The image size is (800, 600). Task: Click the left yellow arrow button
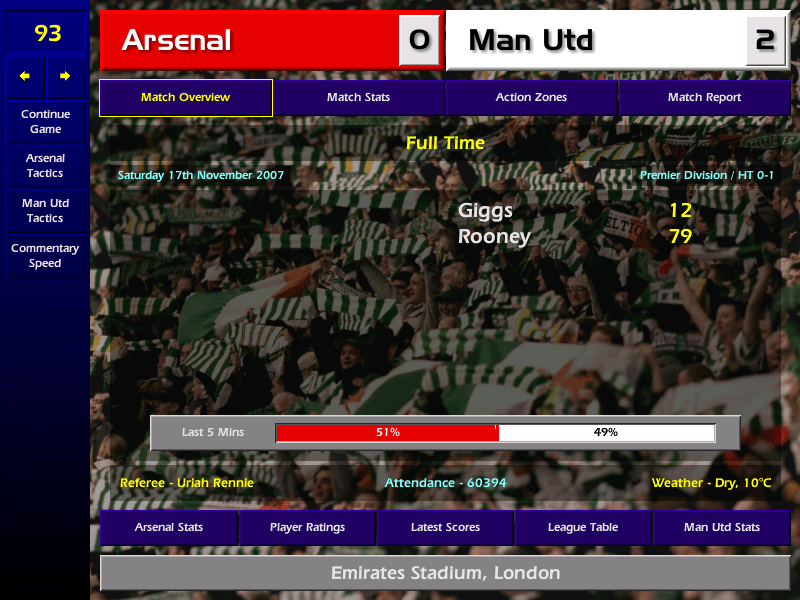point(25,76)
